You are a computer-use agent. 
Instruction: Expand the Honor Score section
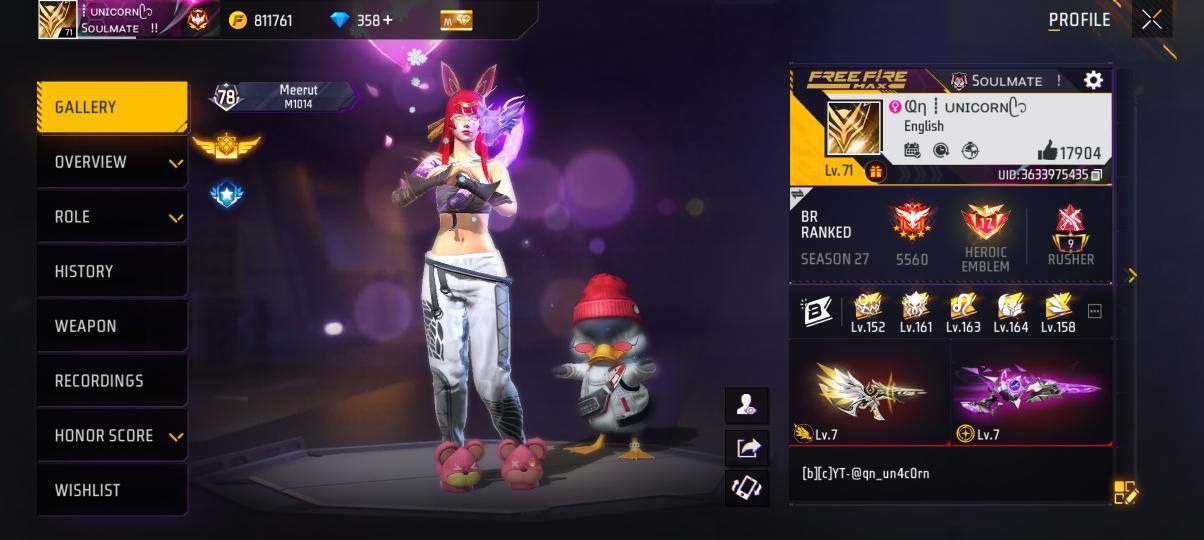[112, 436]
